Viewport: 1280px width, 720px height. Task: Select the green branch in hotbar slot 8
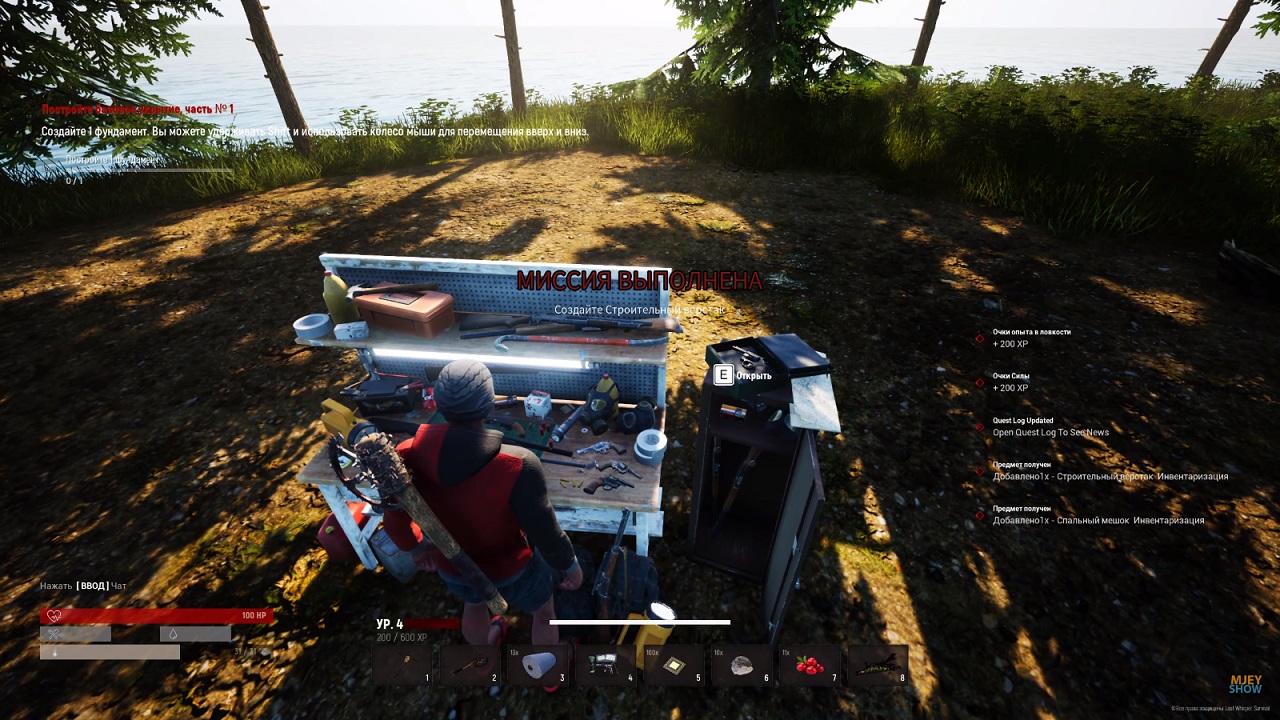click(x=877, y=665)
